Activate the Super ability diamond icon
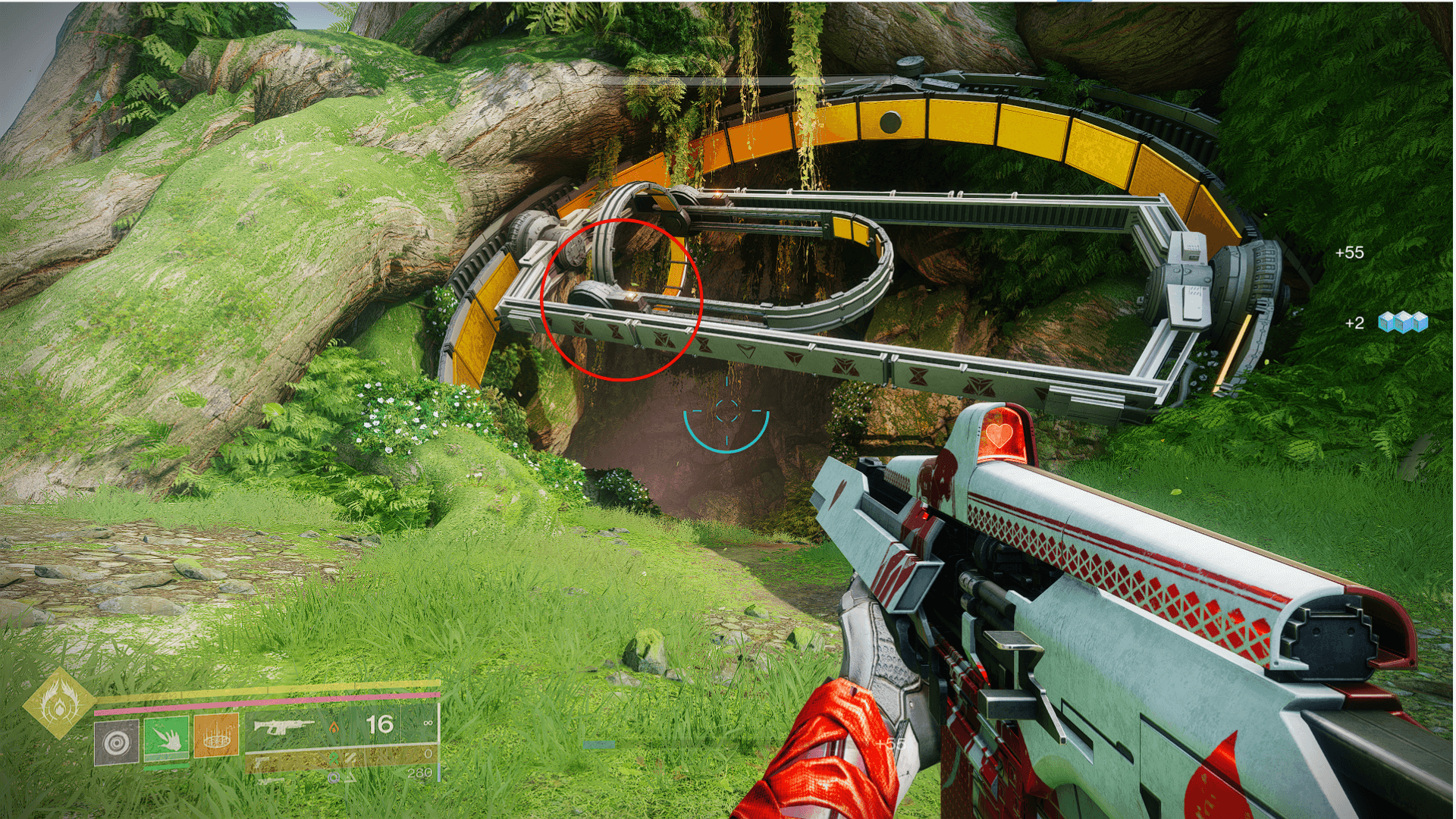Screen dimensions: 1456x819 tap(59, 704)
